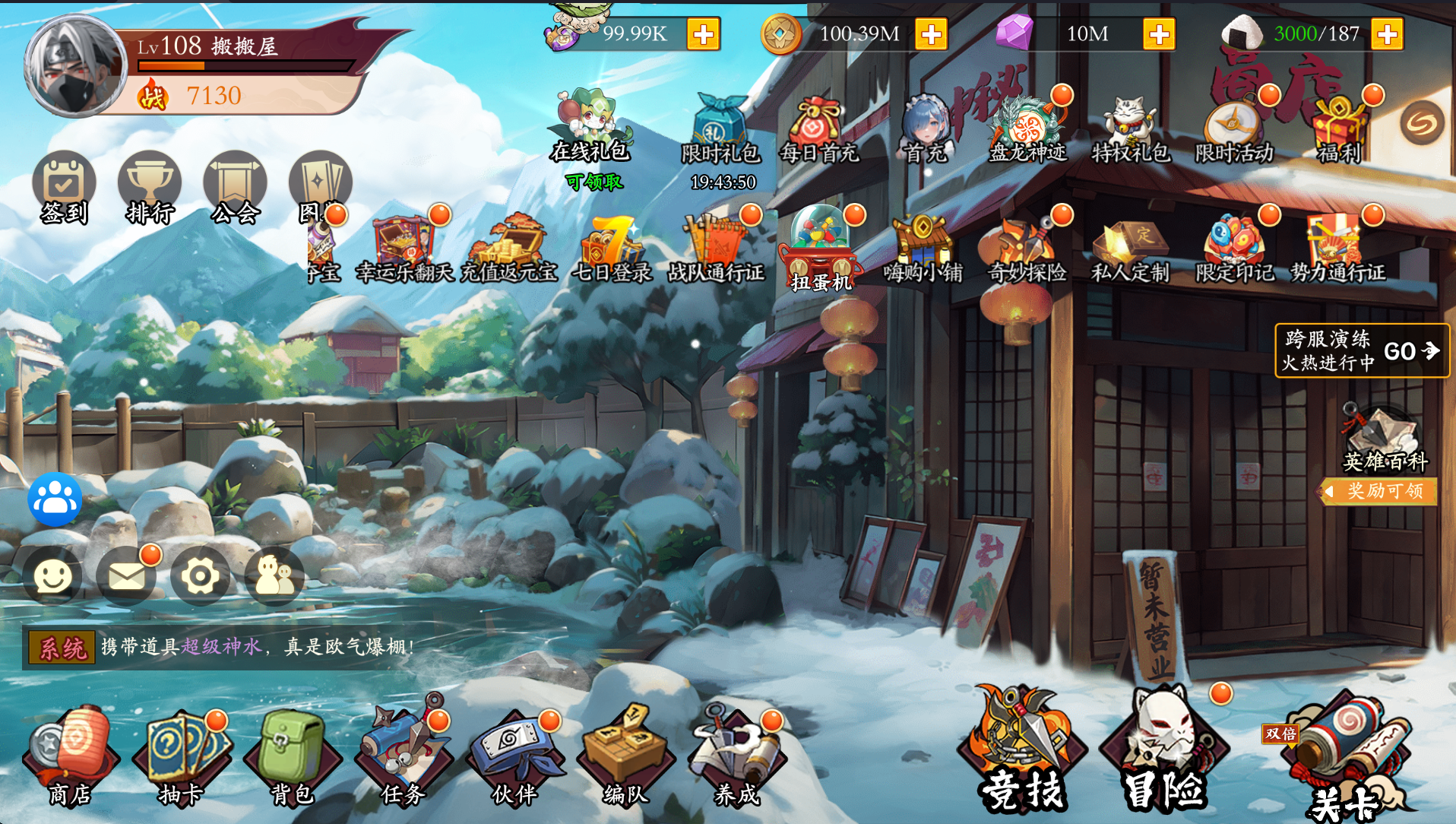
Task: Open the mail envelope icon
Action: [126, 576]
